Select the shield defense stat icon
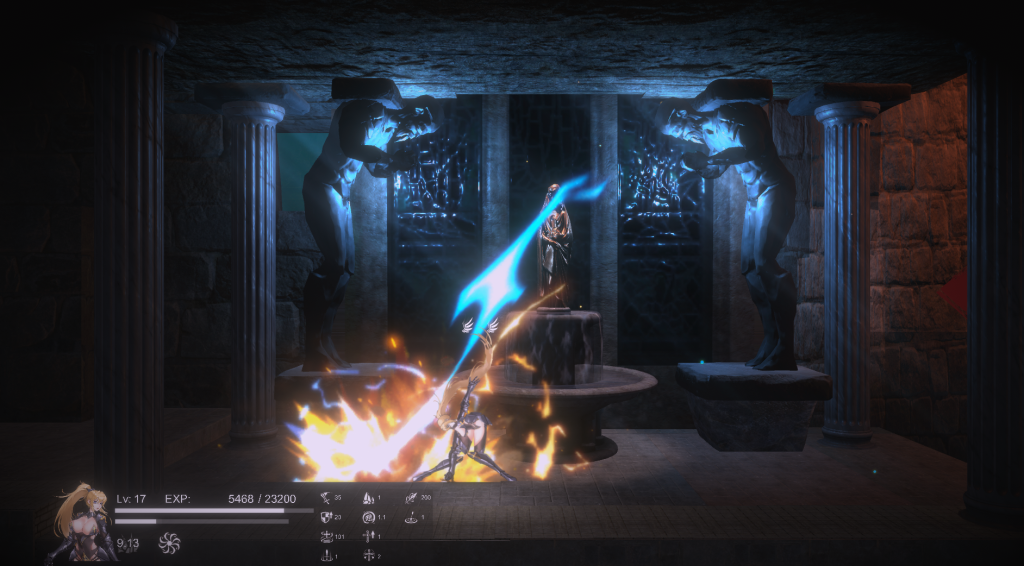This screenshot has width=1024, height=566. click(325, 517)
